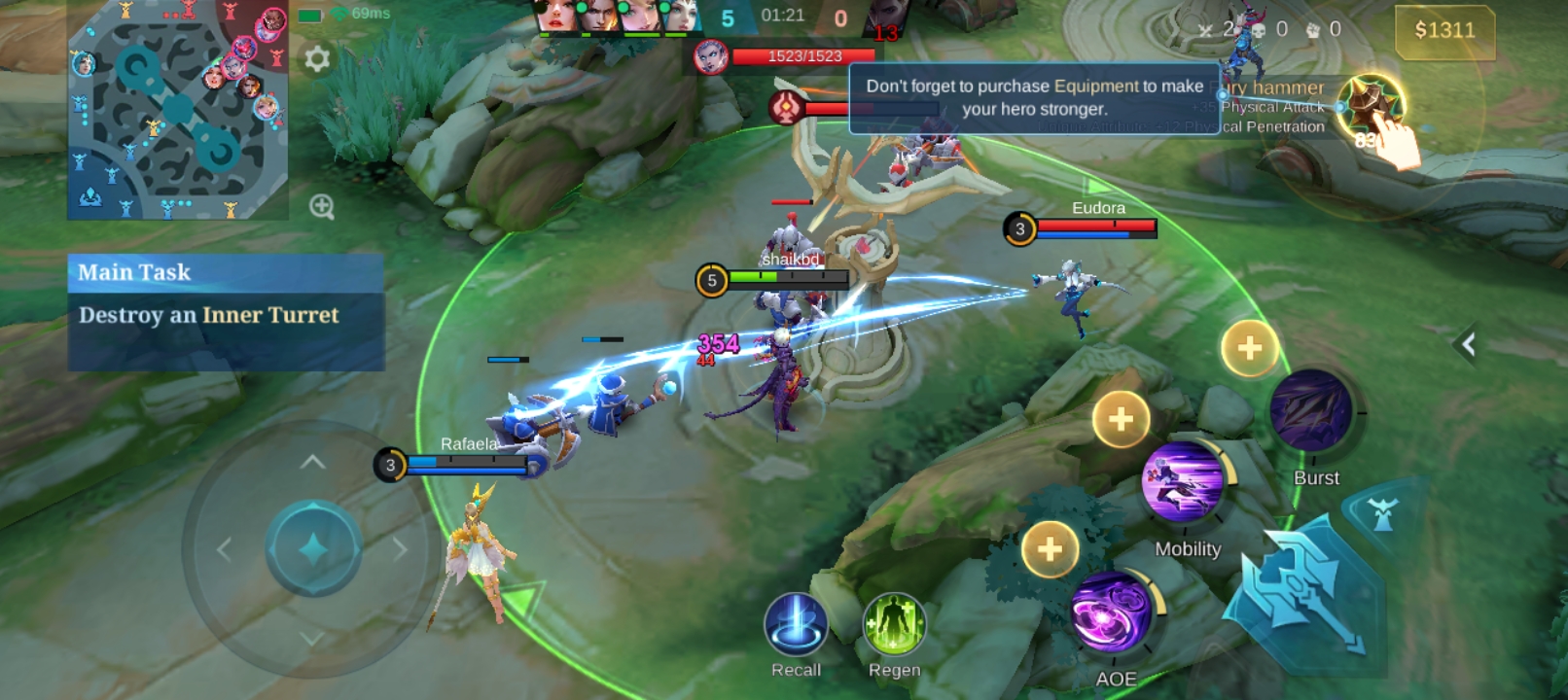Expand the side panel with the left arrow

(1468, 343)
